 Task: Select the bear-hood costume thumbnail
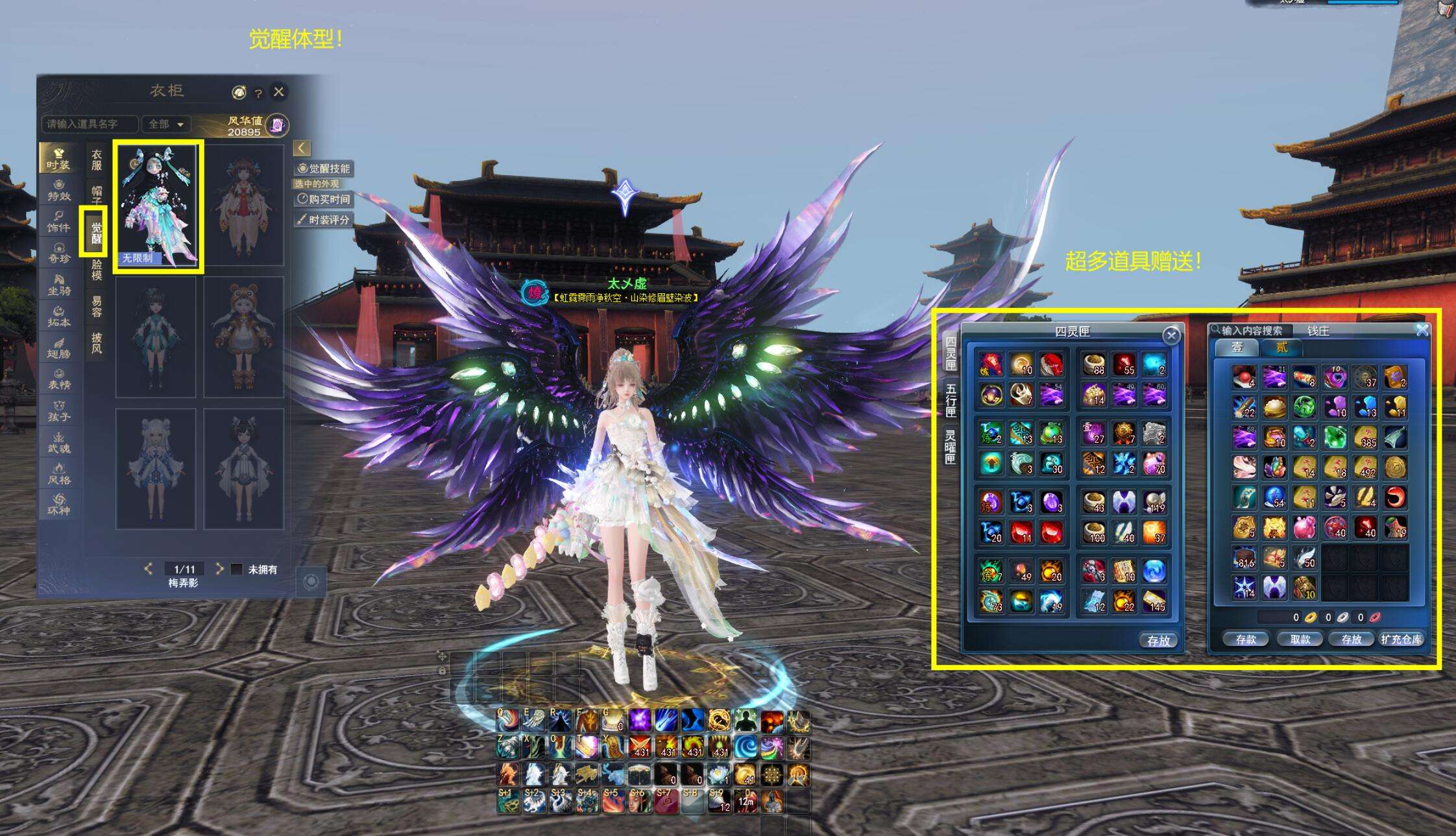[243, 337]
